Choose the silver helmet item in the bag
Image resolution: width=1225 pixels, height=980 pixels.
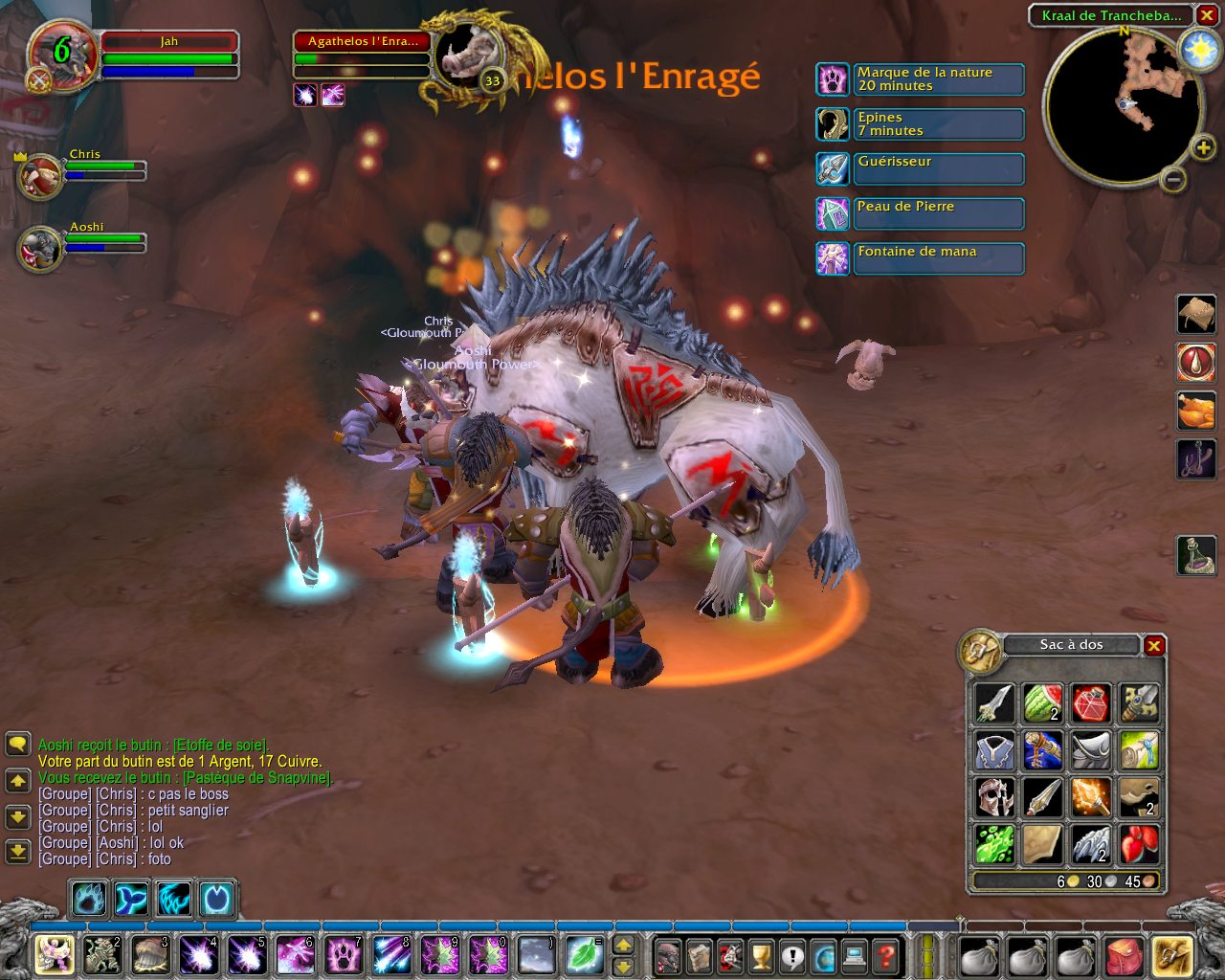click(x=994, y=797)
